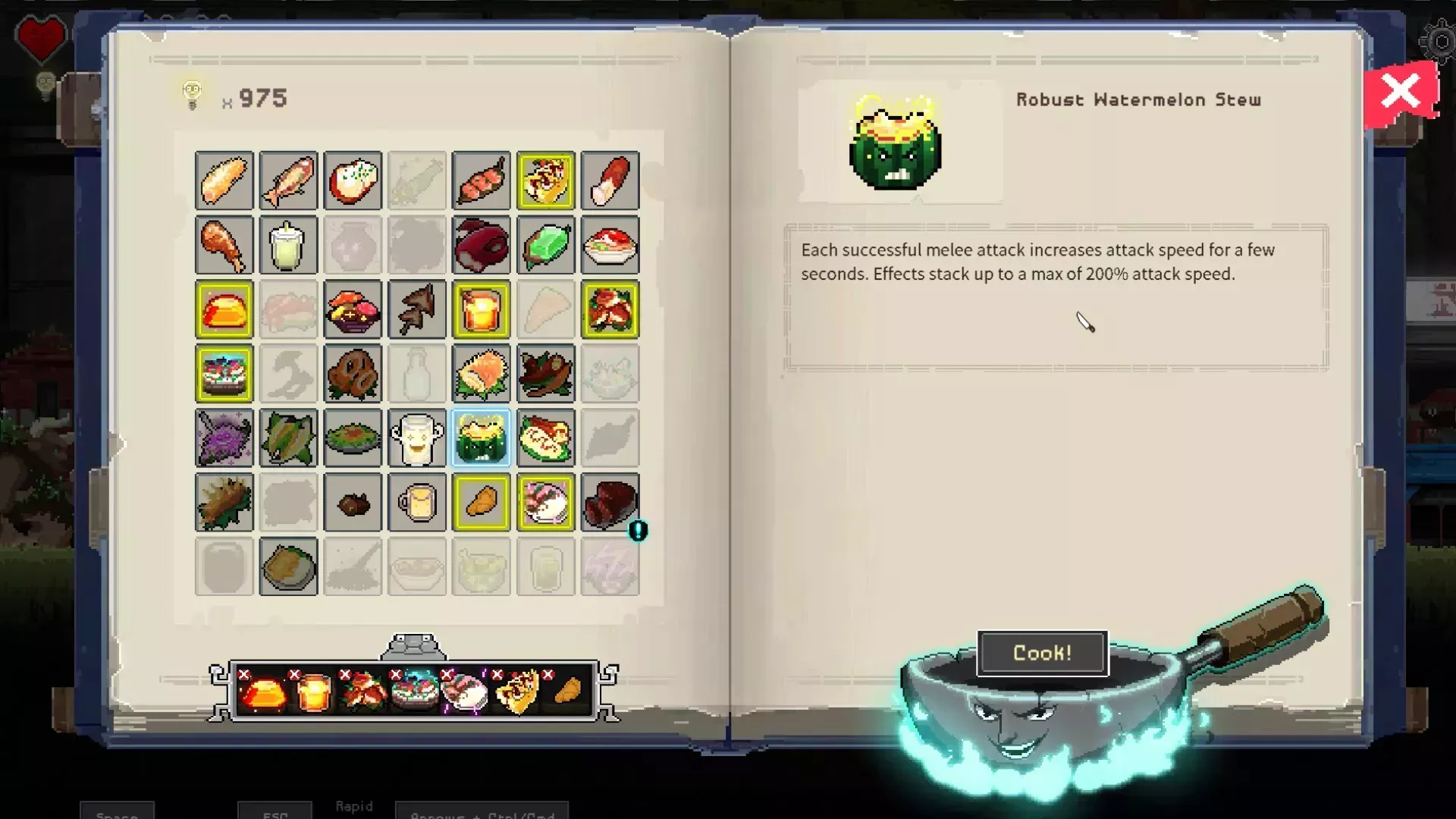1456x819 pixels.
Task: Click the exclamation notification badge on the inventory
Action: click(638, 532)
